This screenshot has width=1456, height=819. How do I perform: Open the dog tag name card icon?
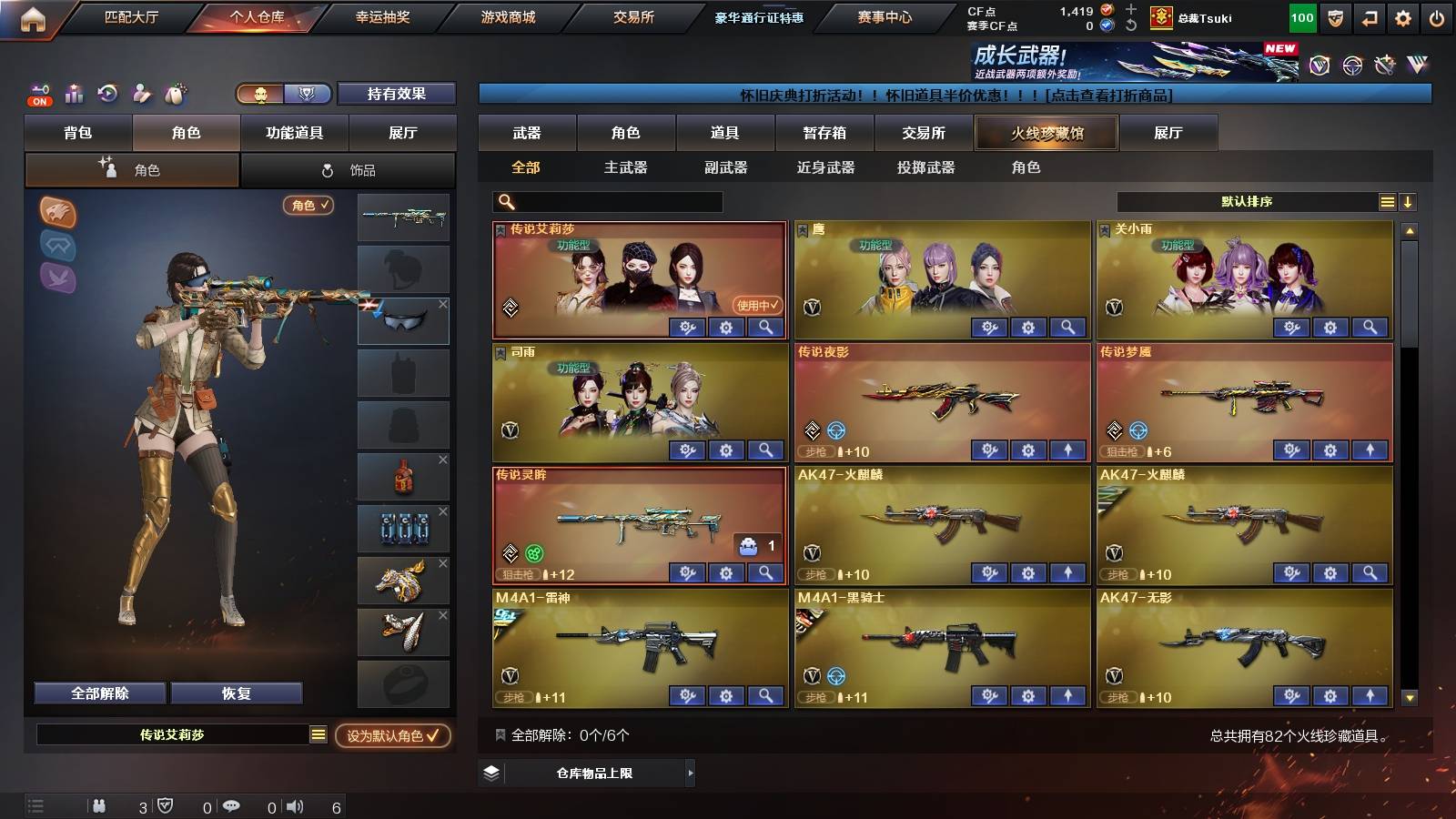coord(173,94)
